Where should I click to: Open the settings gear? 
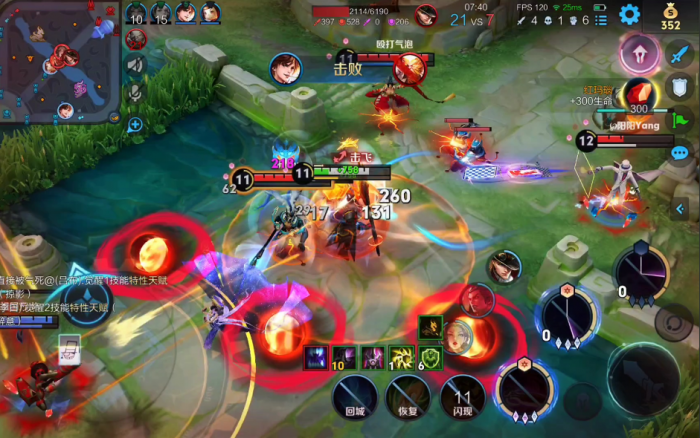pyautogui.click(x=629, y=14)
